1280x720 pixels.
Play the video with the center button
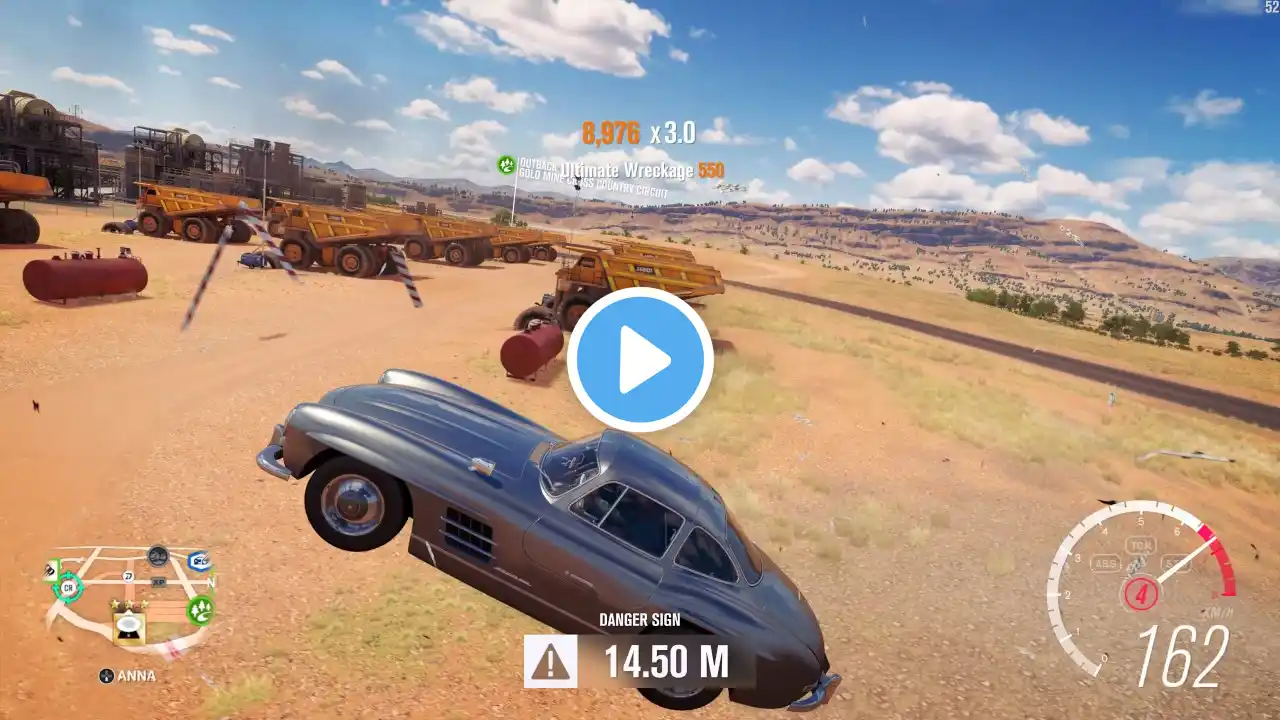tap(640, 360)
